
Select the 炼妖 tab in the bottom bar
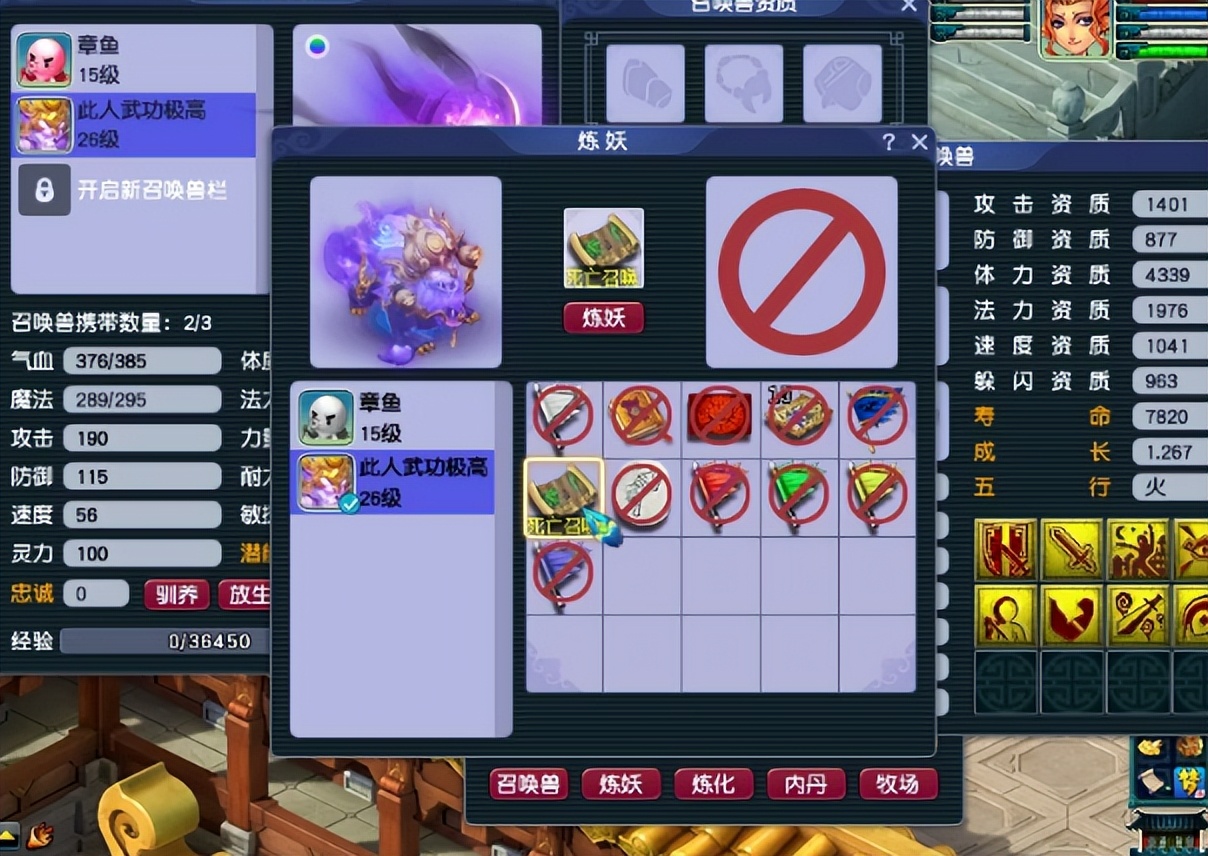621,785
